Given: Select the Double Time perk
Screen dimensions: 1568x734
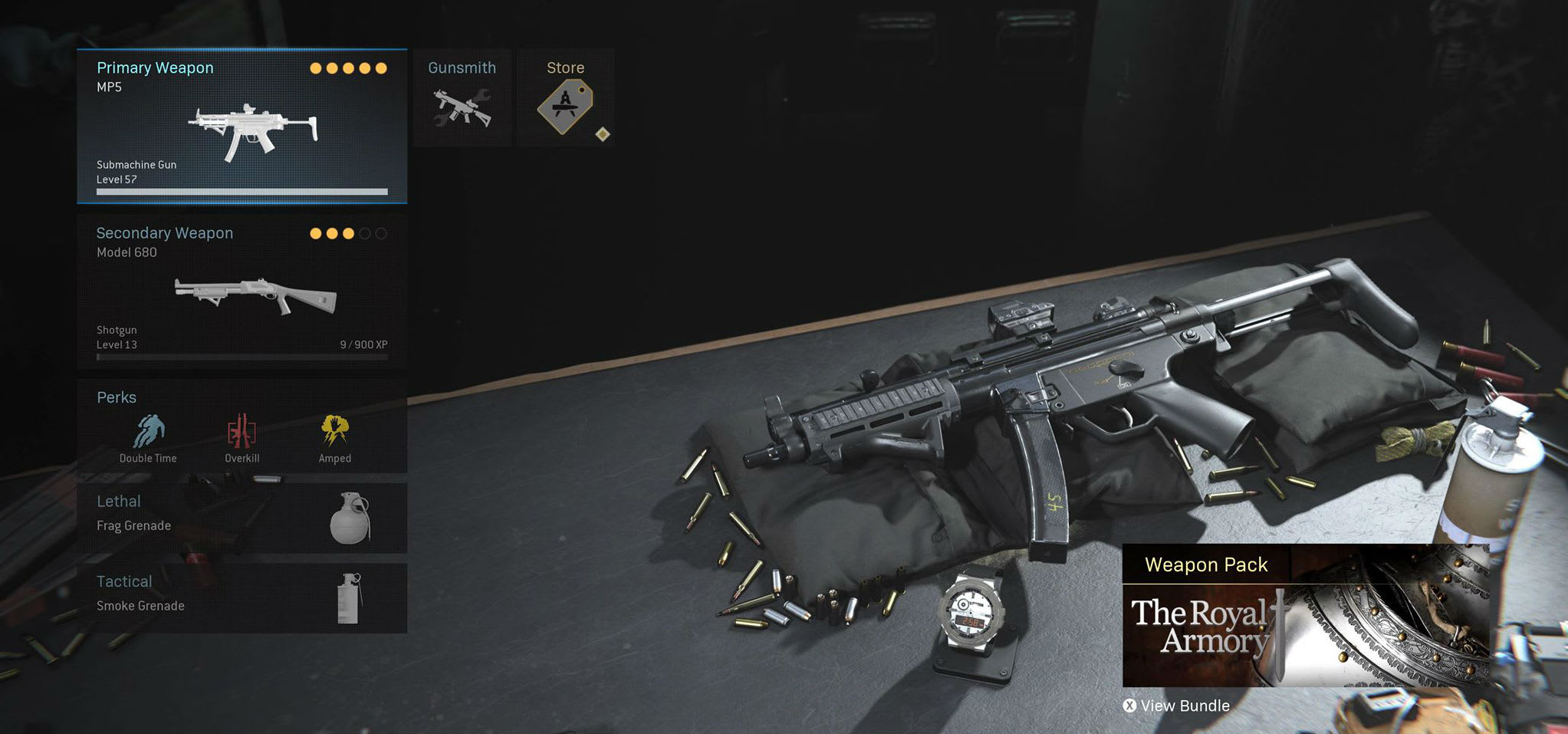Looking at the screenshot, I should pos(148,435).
